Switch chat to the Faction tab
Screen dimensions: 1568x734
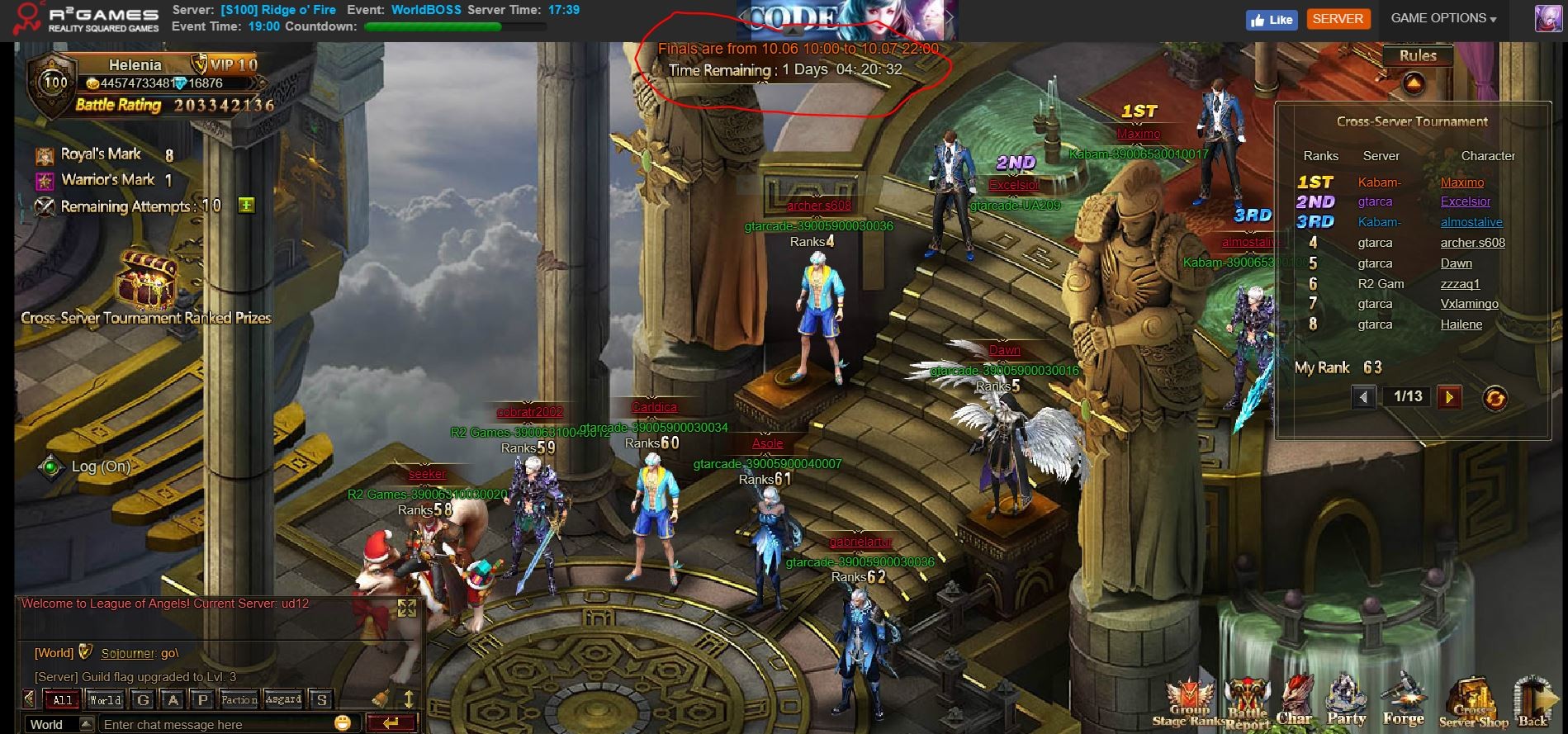click(239, 699)
